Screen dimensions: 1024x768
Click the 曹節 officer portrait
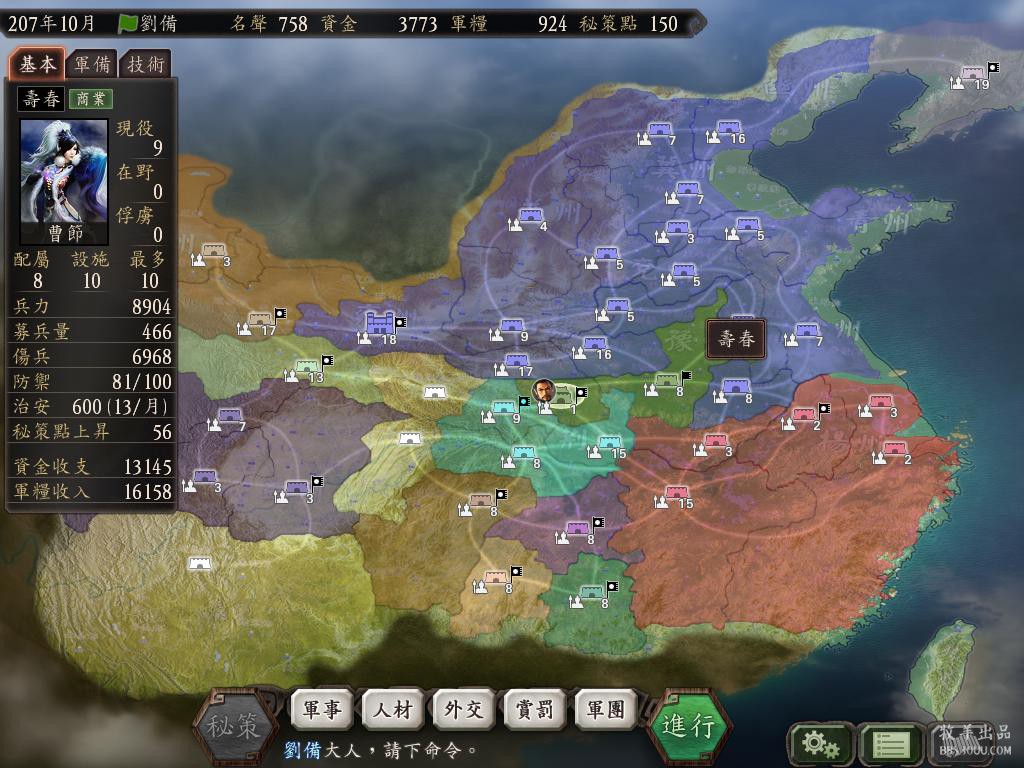tap(64, 182)
